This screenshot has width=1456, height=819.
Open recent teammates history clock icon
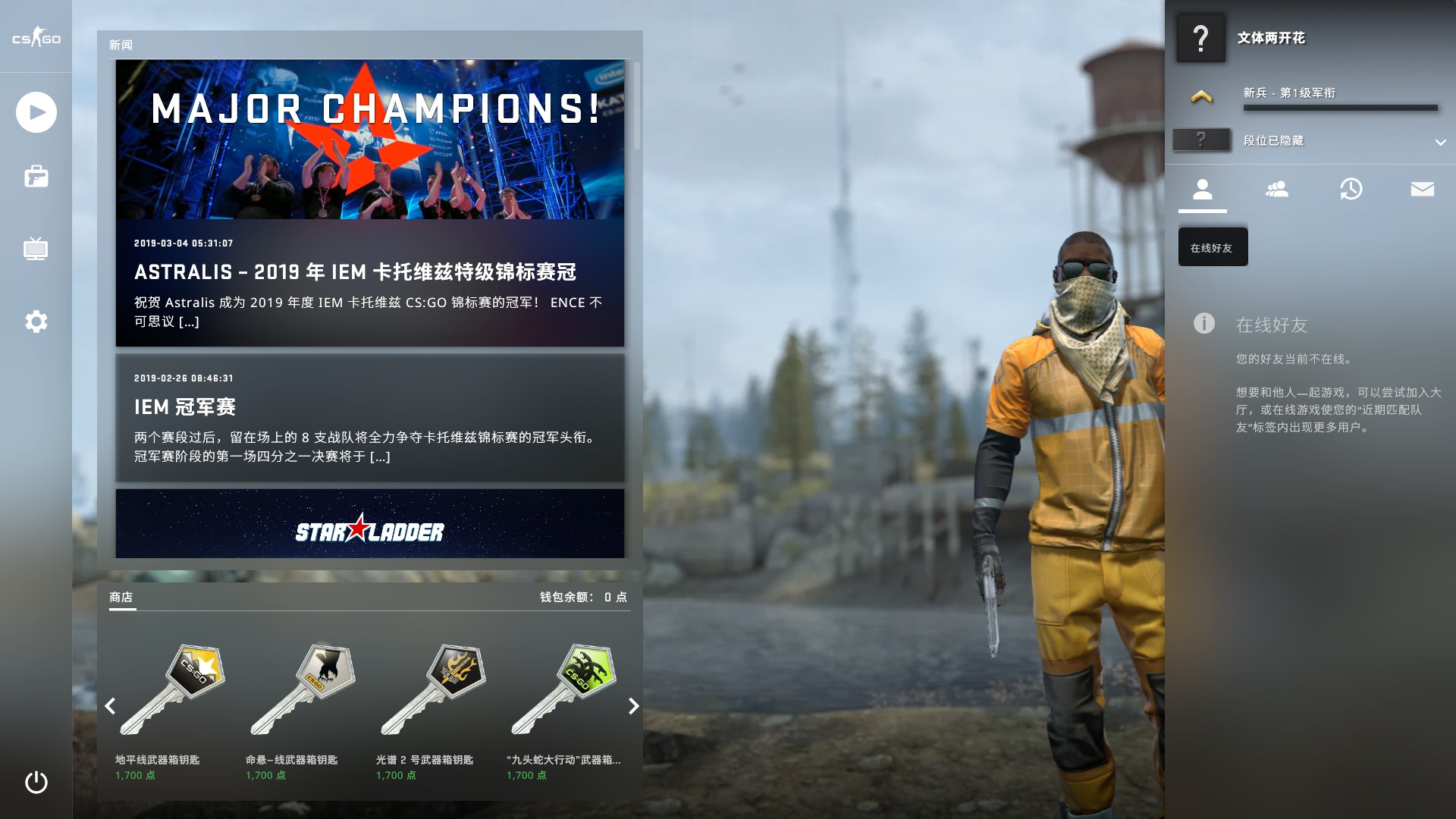tap(1351, 190)
